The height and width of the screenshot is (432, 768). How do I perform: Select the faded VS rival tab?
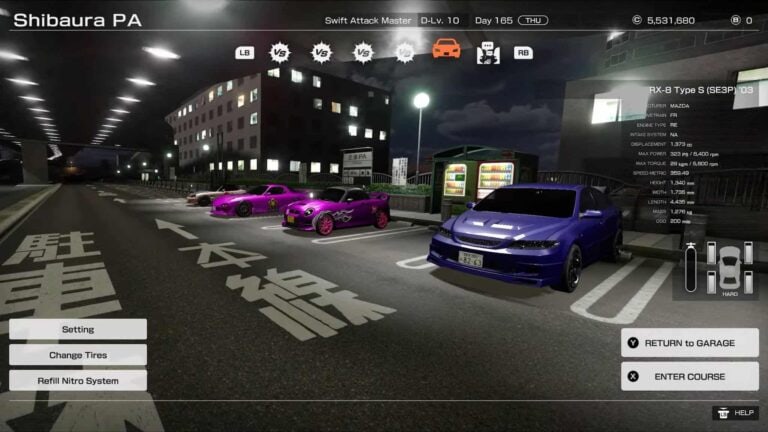pos(404,52)
